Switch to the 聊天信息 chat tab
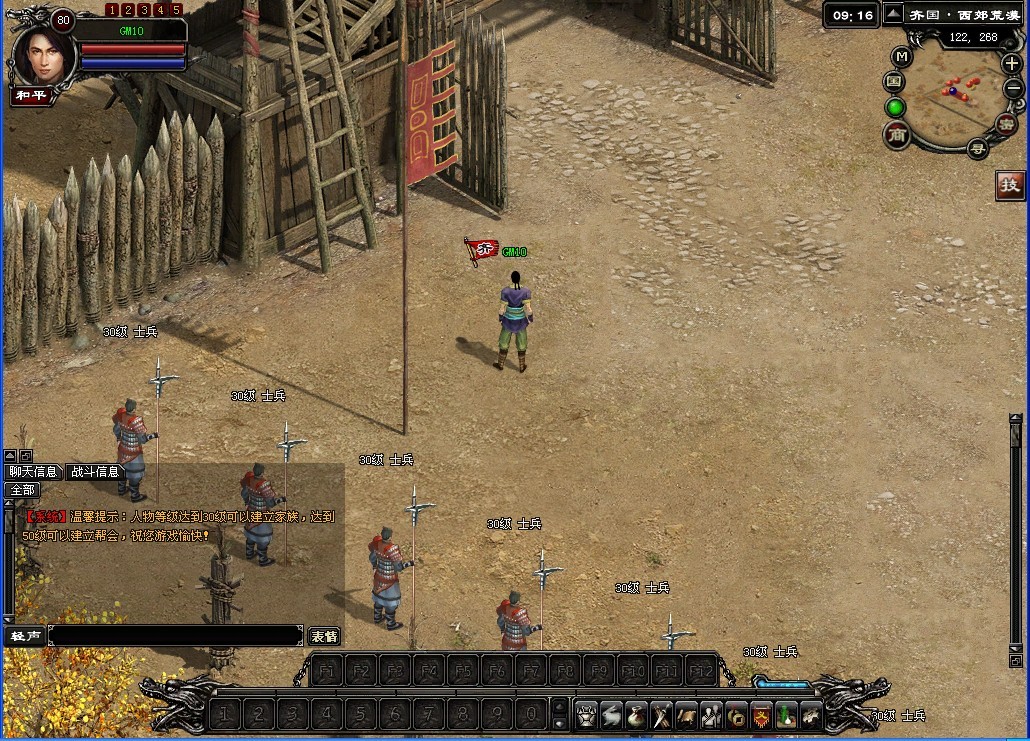This screenshot has width=1030, height=741. pyautogui.click(x=33, y=472)
